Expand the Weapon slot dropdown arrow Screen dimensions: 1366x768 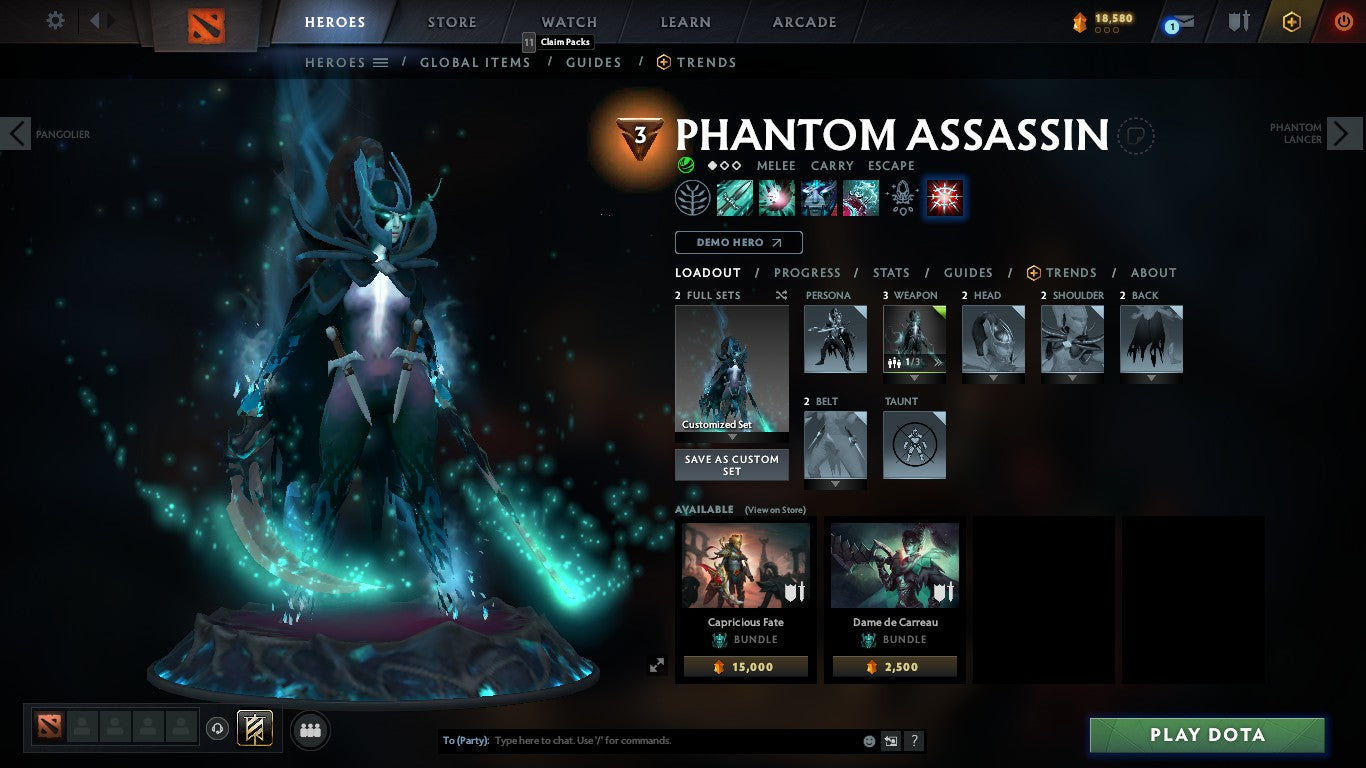point(913,379)
